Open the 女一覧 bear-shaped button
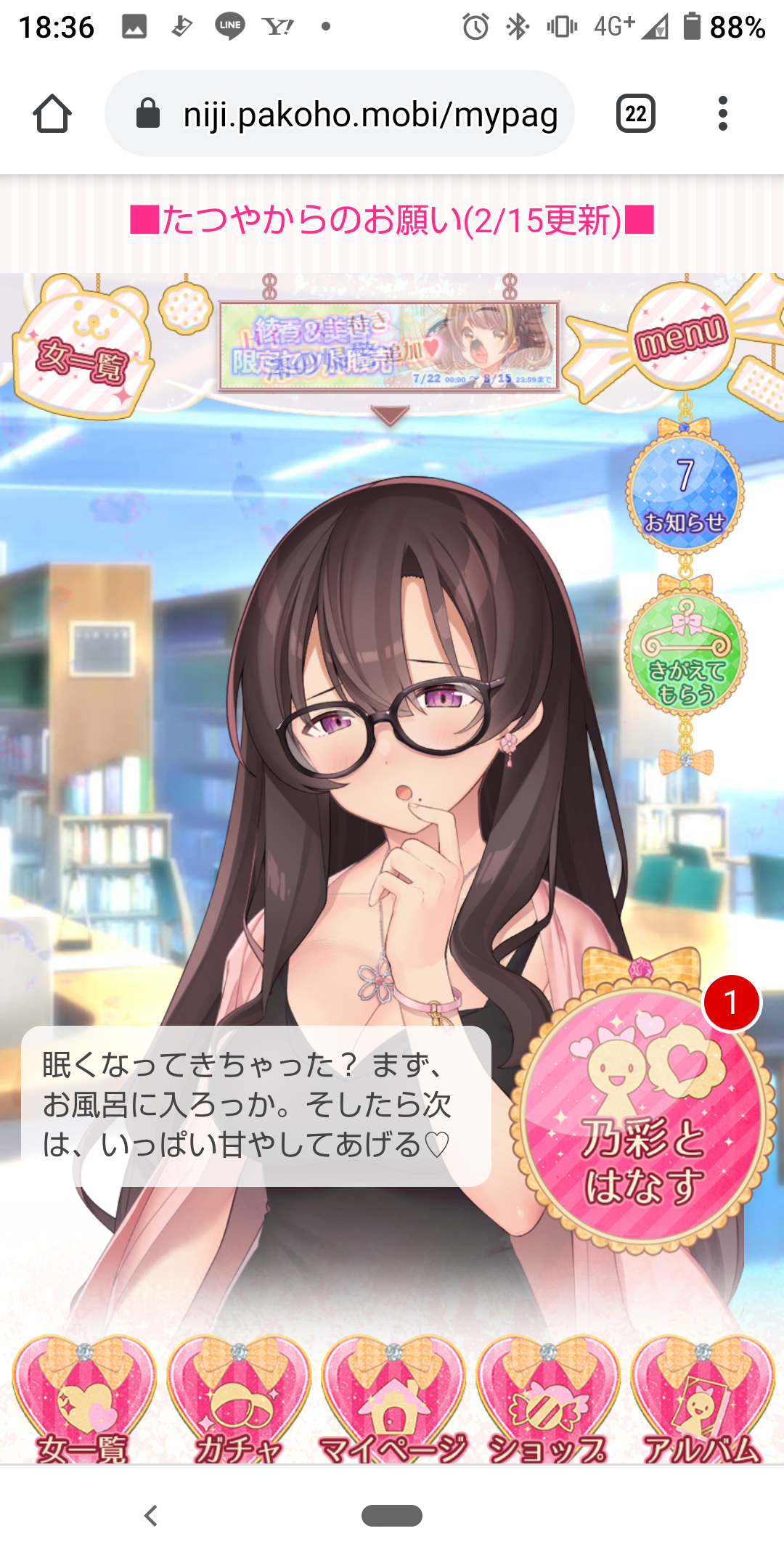Screen dimensions: 784x1568 (x=83, y=352)
